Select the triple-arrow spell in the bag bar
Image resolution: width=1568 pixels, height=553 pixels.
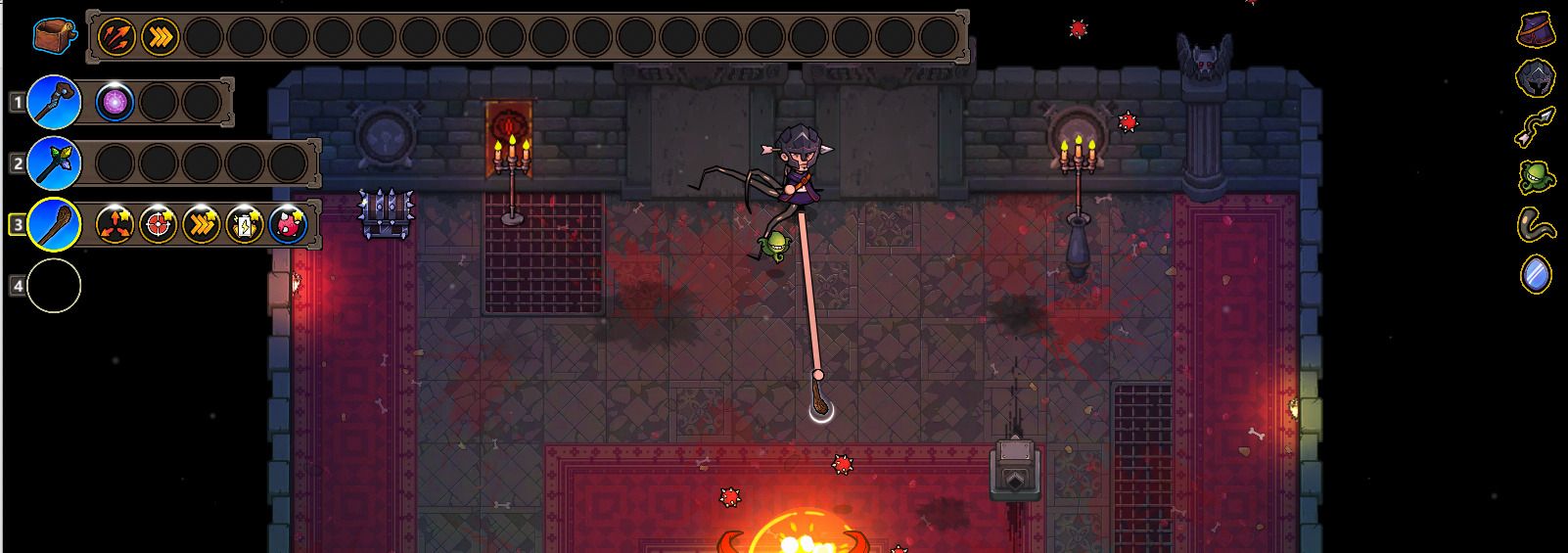[x=116, y=37]
